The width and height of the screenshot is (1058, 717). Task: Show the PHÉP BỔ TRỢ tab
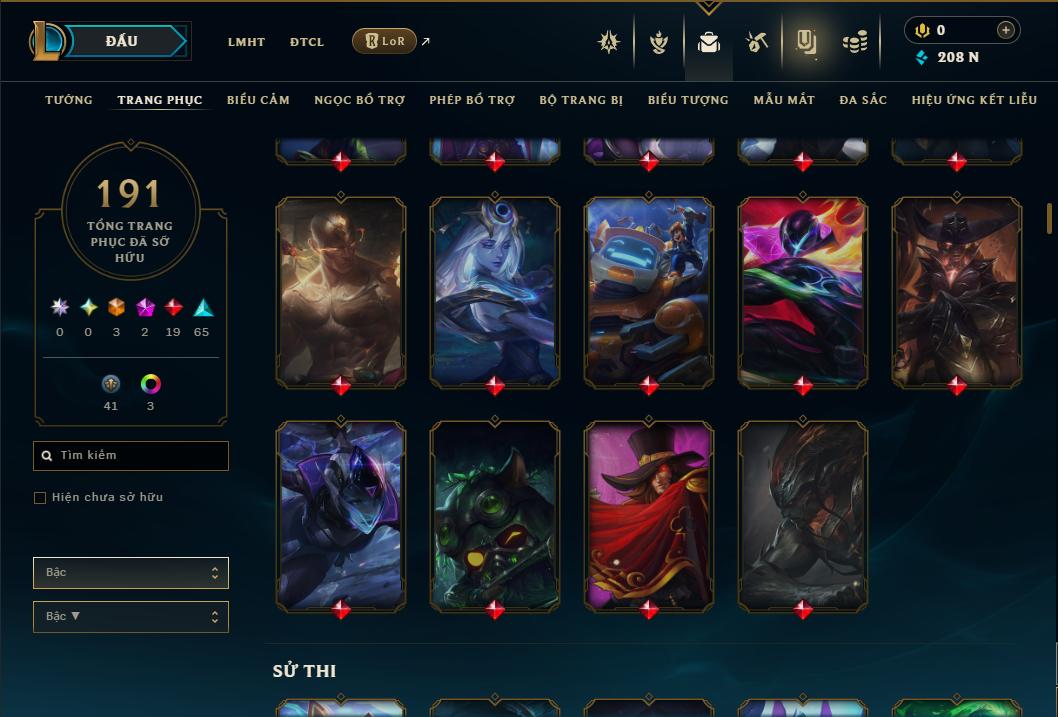click(x=472, y=100)
